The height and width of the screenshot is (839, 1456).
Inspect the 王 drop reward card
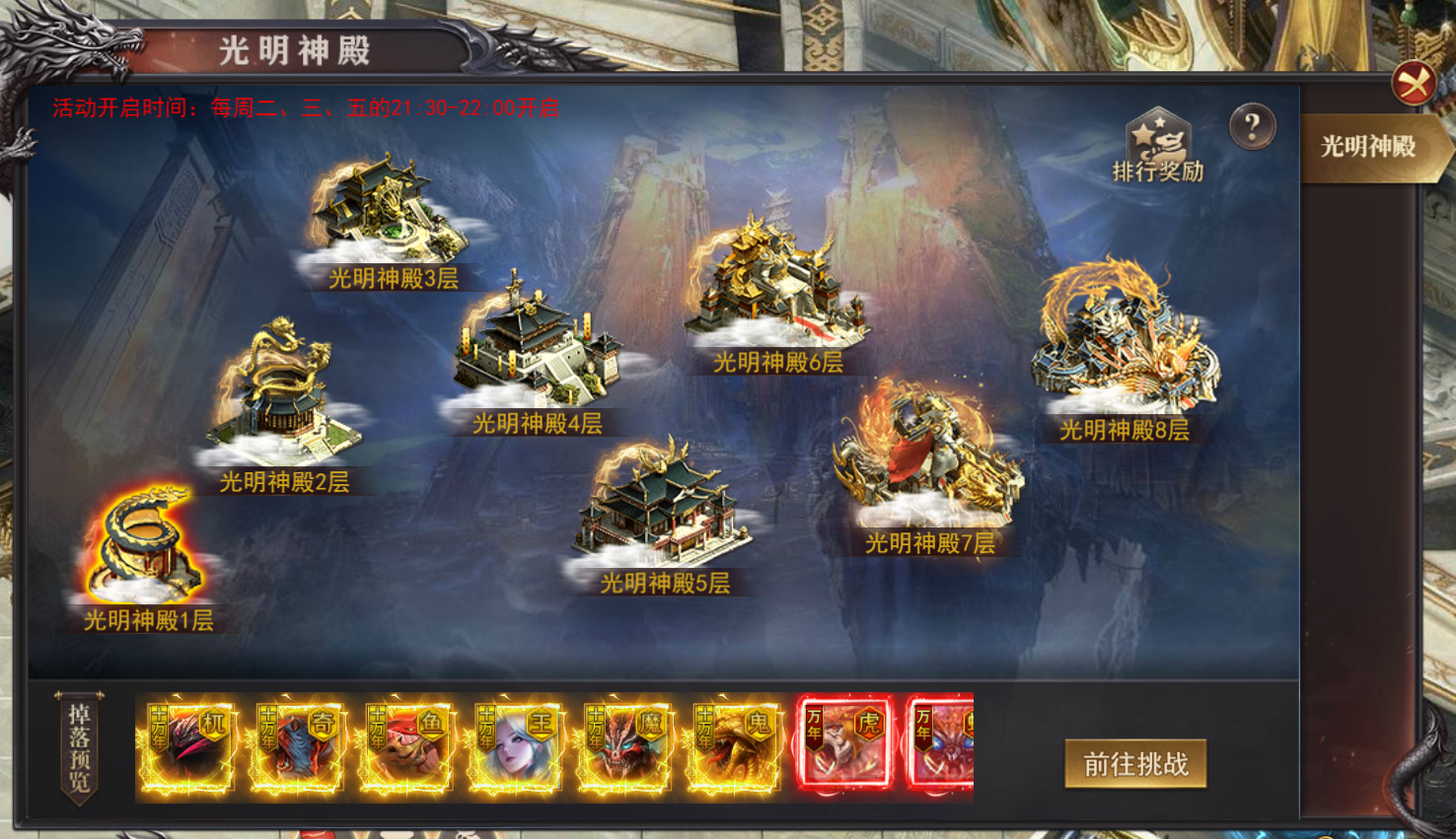tap(516, 748)
